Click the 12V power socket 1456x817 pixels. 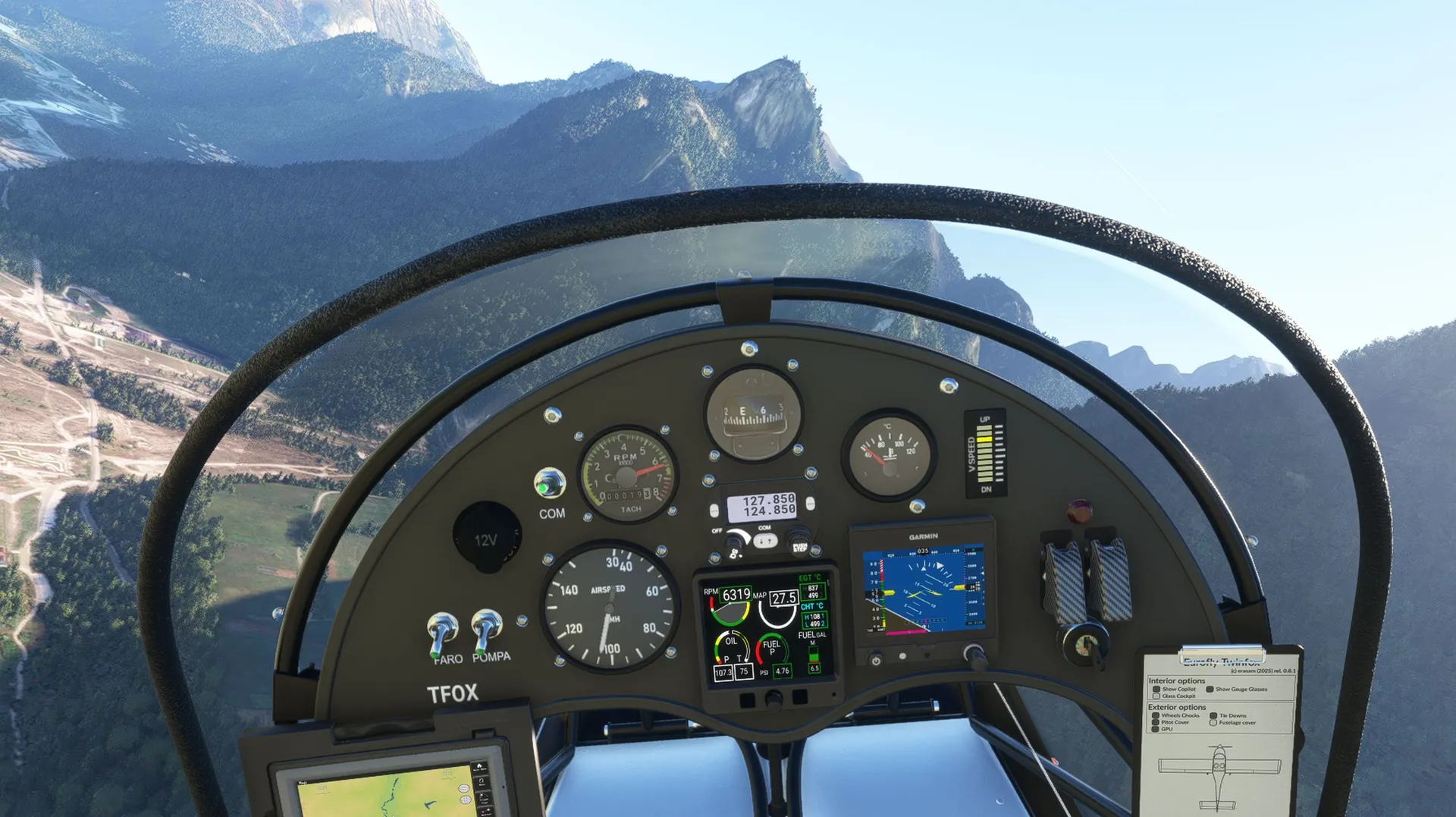click(486, 538)
